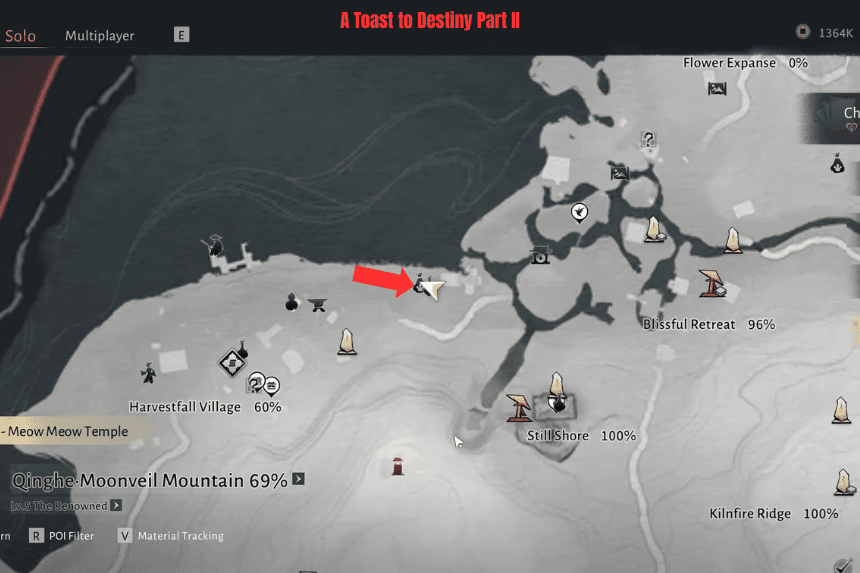The image size is (860, 573).
Task: Switch to the Multiplayer tab
Action: (100, 36)
